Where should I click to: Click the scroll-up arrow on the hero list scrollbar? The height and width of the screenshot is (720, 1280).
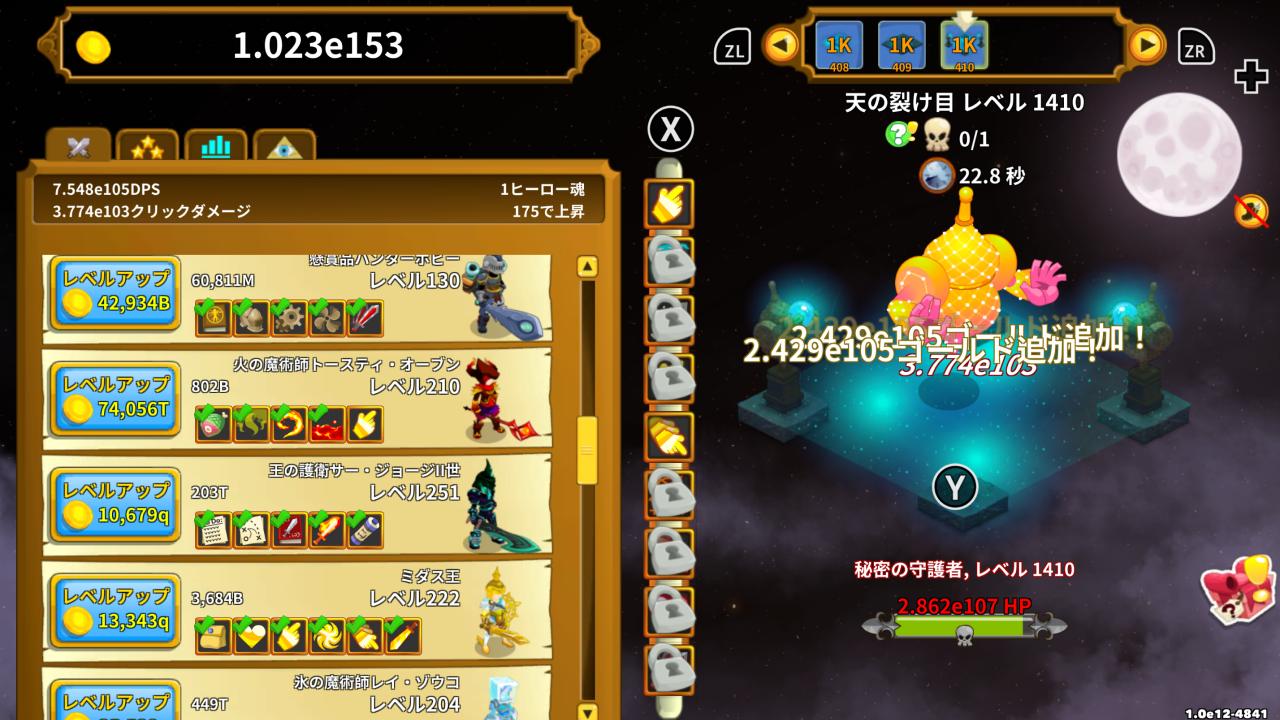[585, 266]
